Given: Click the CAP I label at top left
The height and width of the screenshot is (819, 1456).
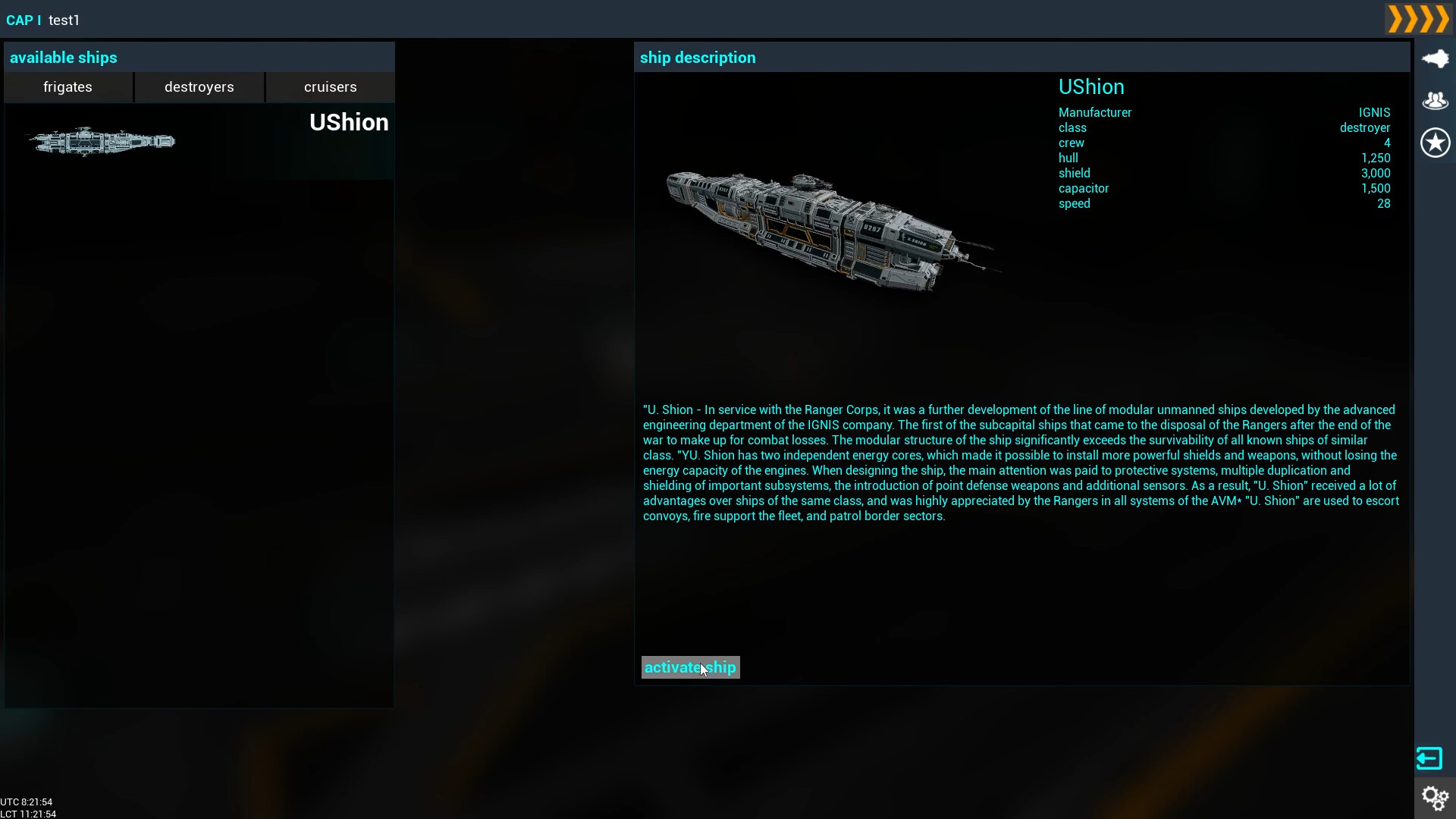Looking at the screenshot, I should (22, 20).
